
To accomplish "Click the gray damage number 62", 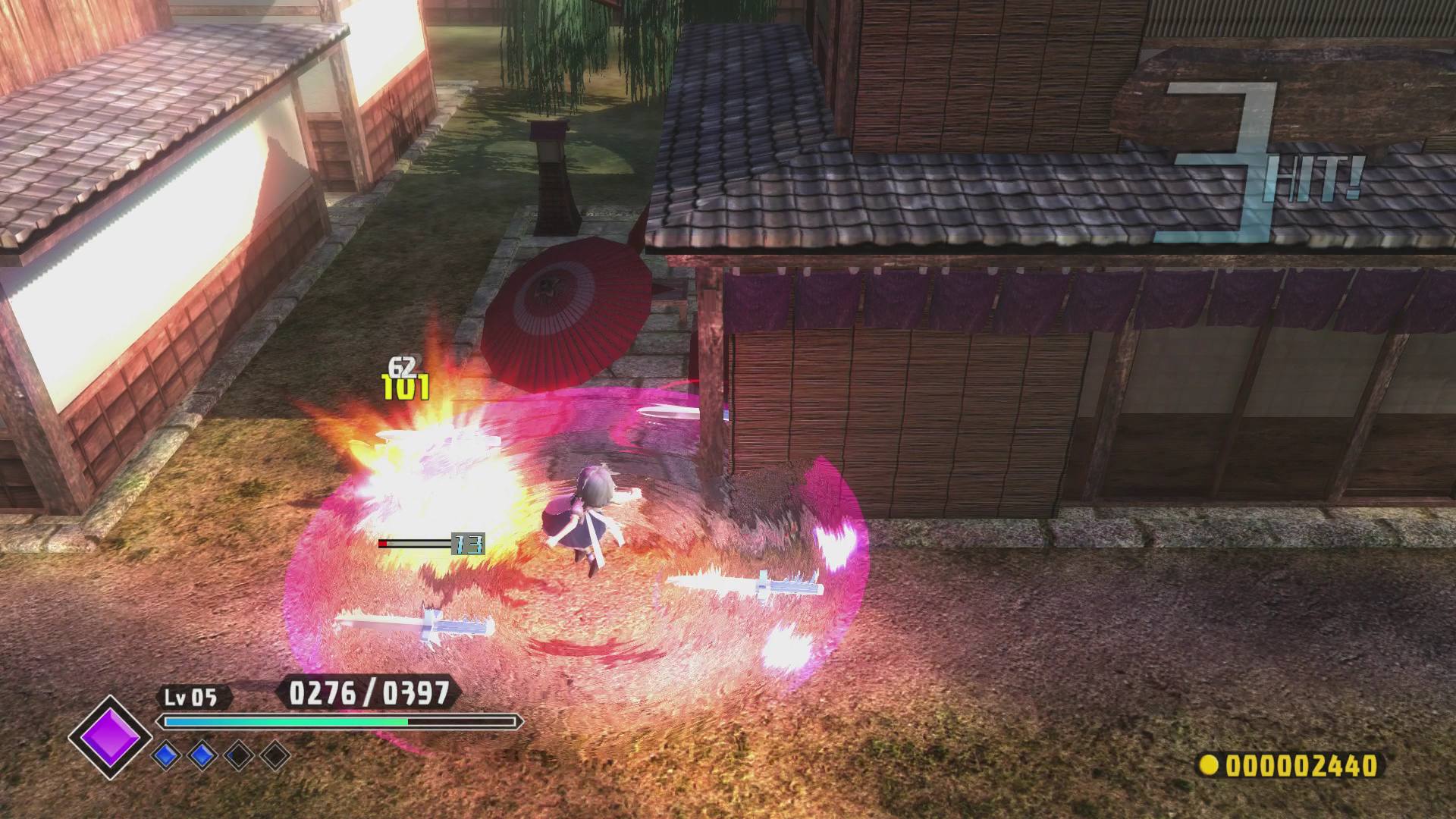I will pos(403,365).
